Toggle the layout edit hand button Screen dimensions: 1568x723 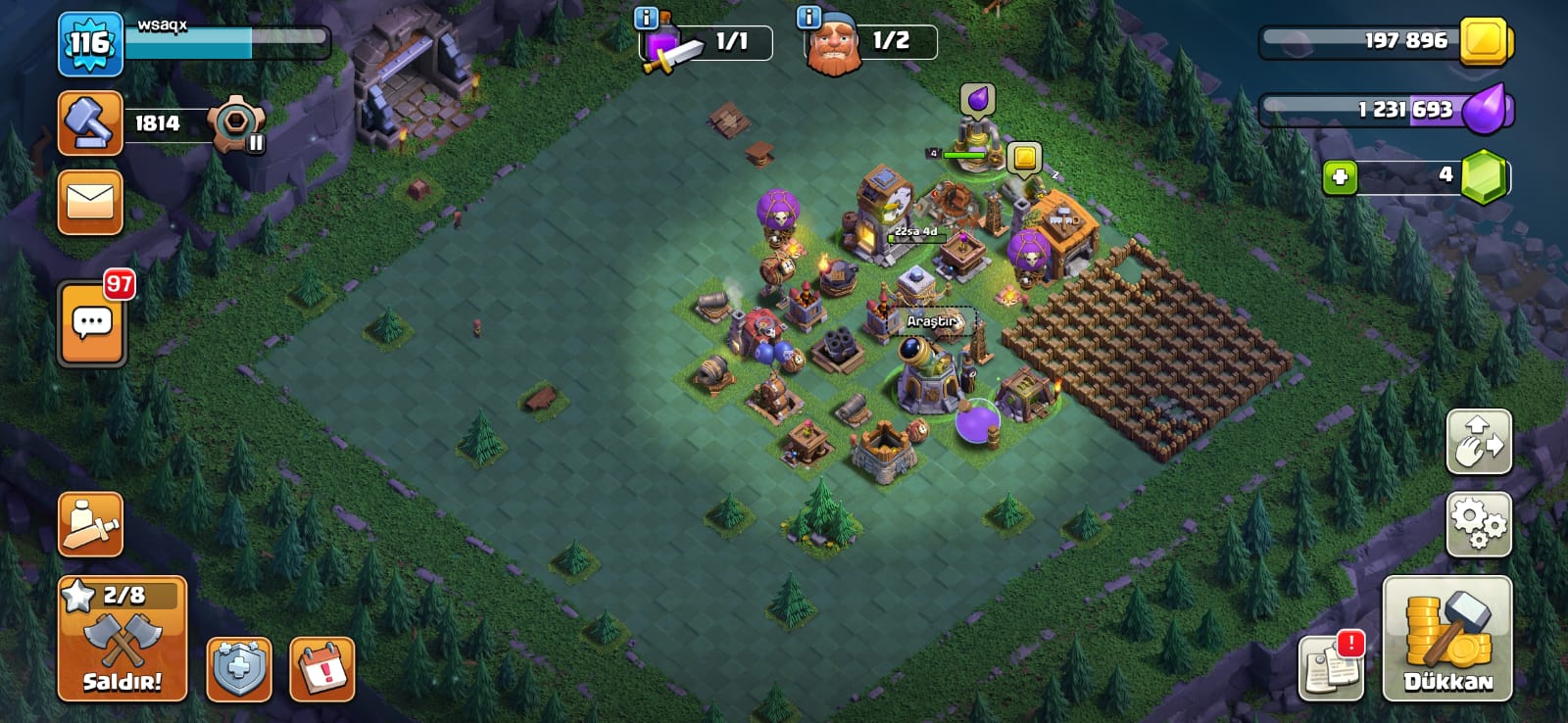coord(1479,442)
